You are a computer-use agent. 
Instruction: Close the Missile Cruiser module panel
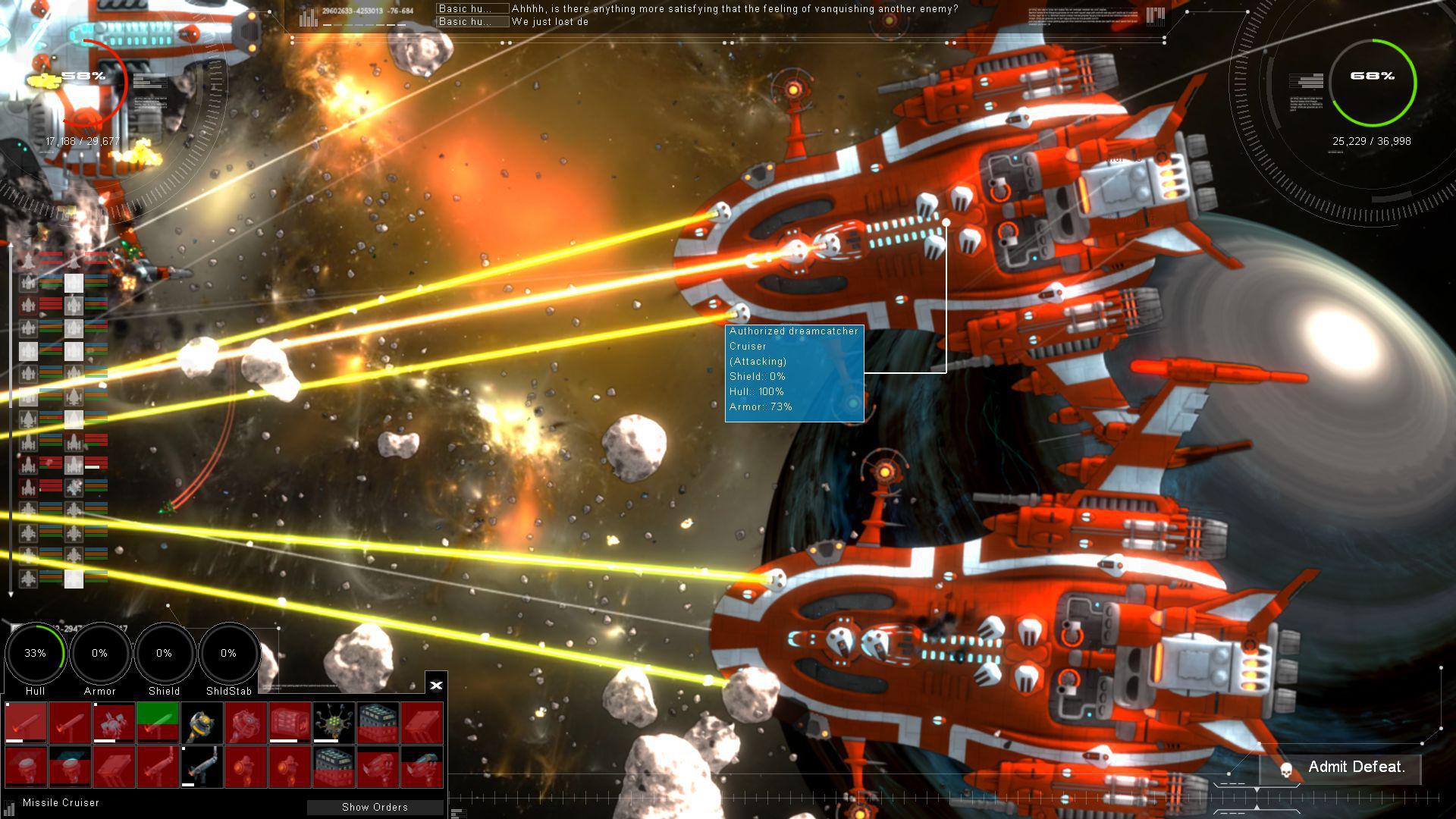coord(436,685)
